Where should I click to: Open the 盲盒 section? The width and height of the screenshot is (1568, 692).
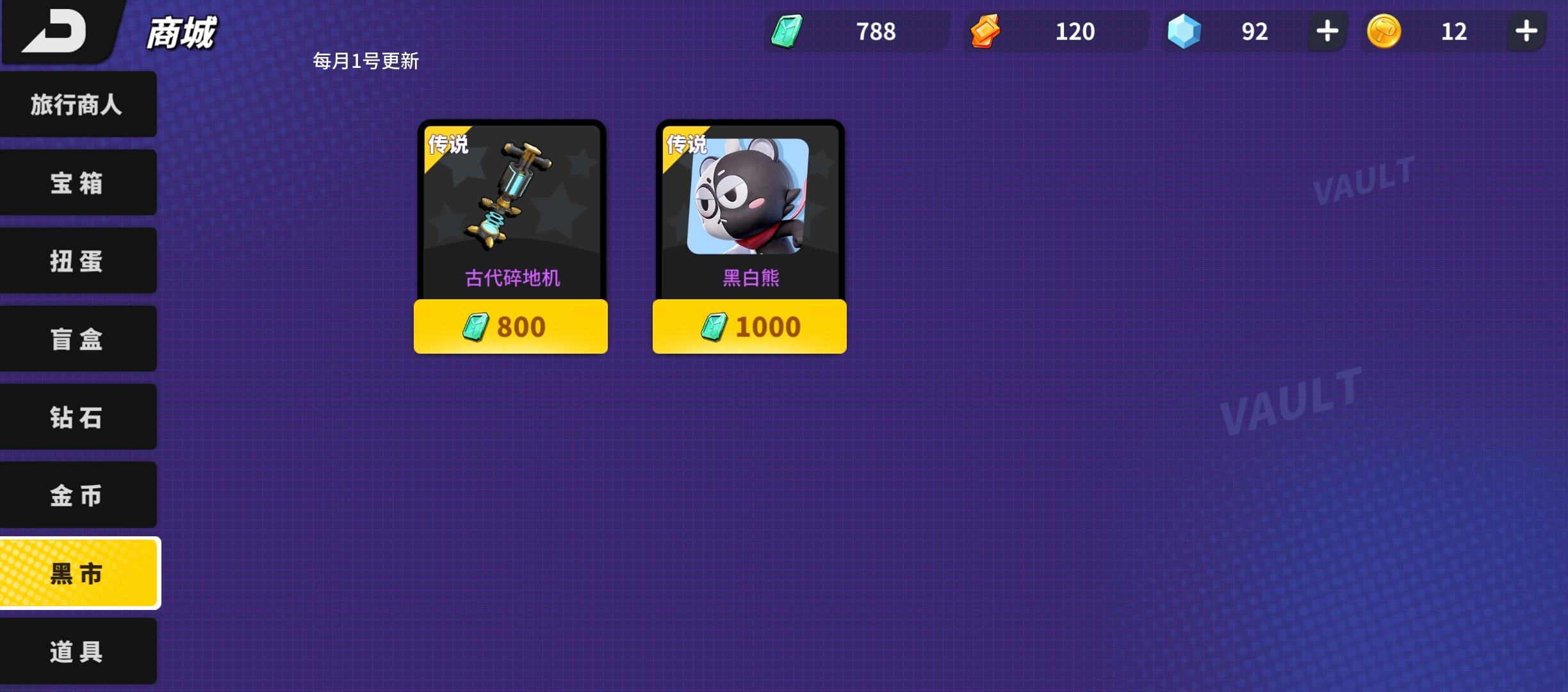pyautogui.click(x=78, y=339)
